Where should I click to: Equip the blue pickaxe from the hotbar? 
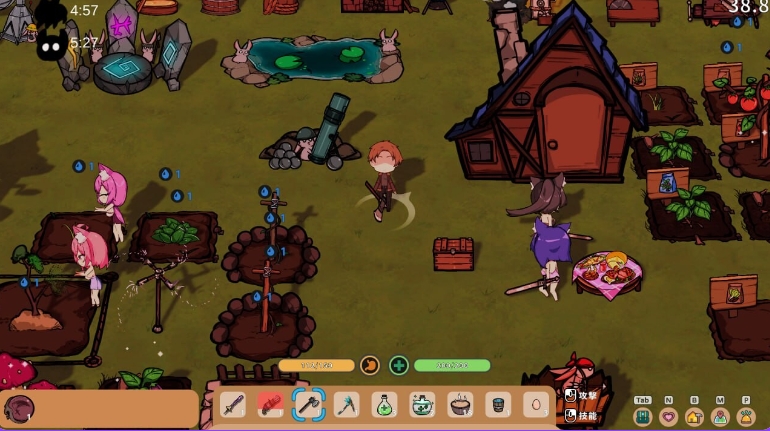point(346,405)
